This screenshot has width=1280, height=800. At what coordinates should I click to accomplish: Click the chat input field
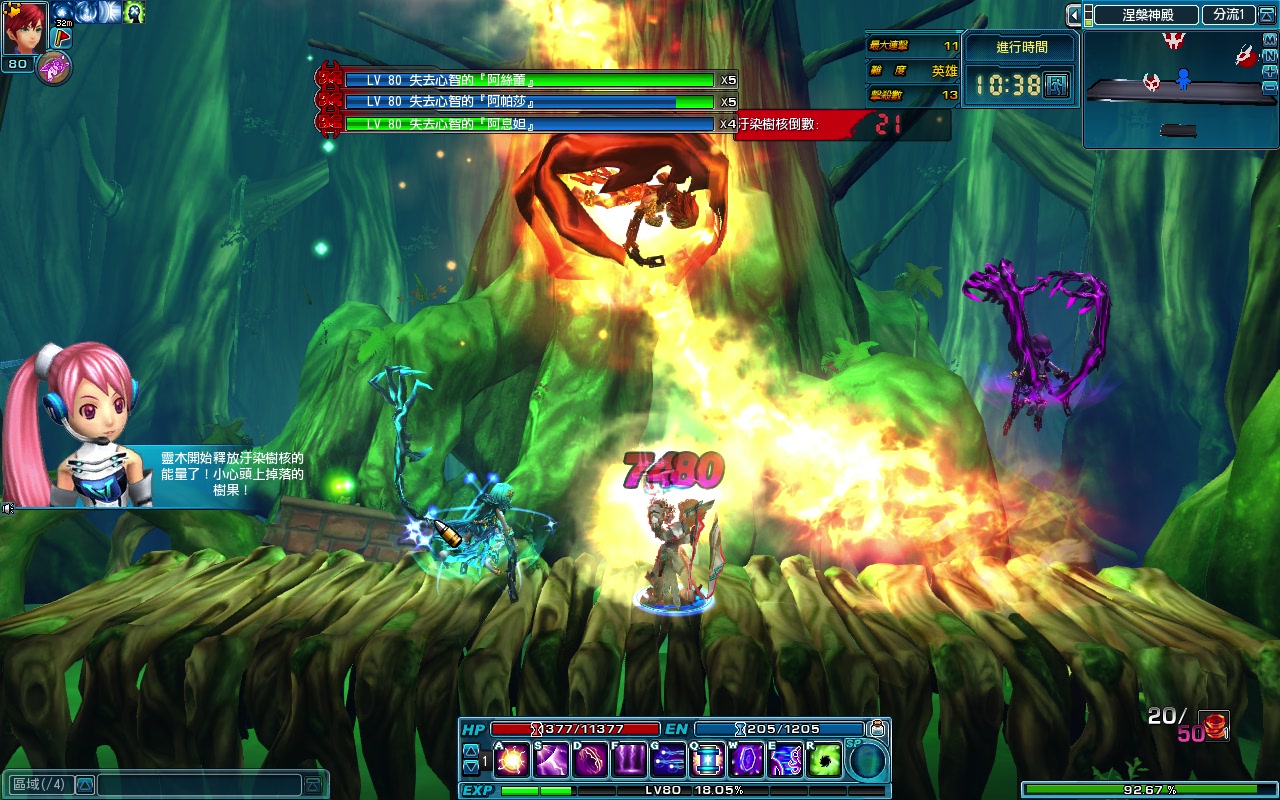point(198,785)
